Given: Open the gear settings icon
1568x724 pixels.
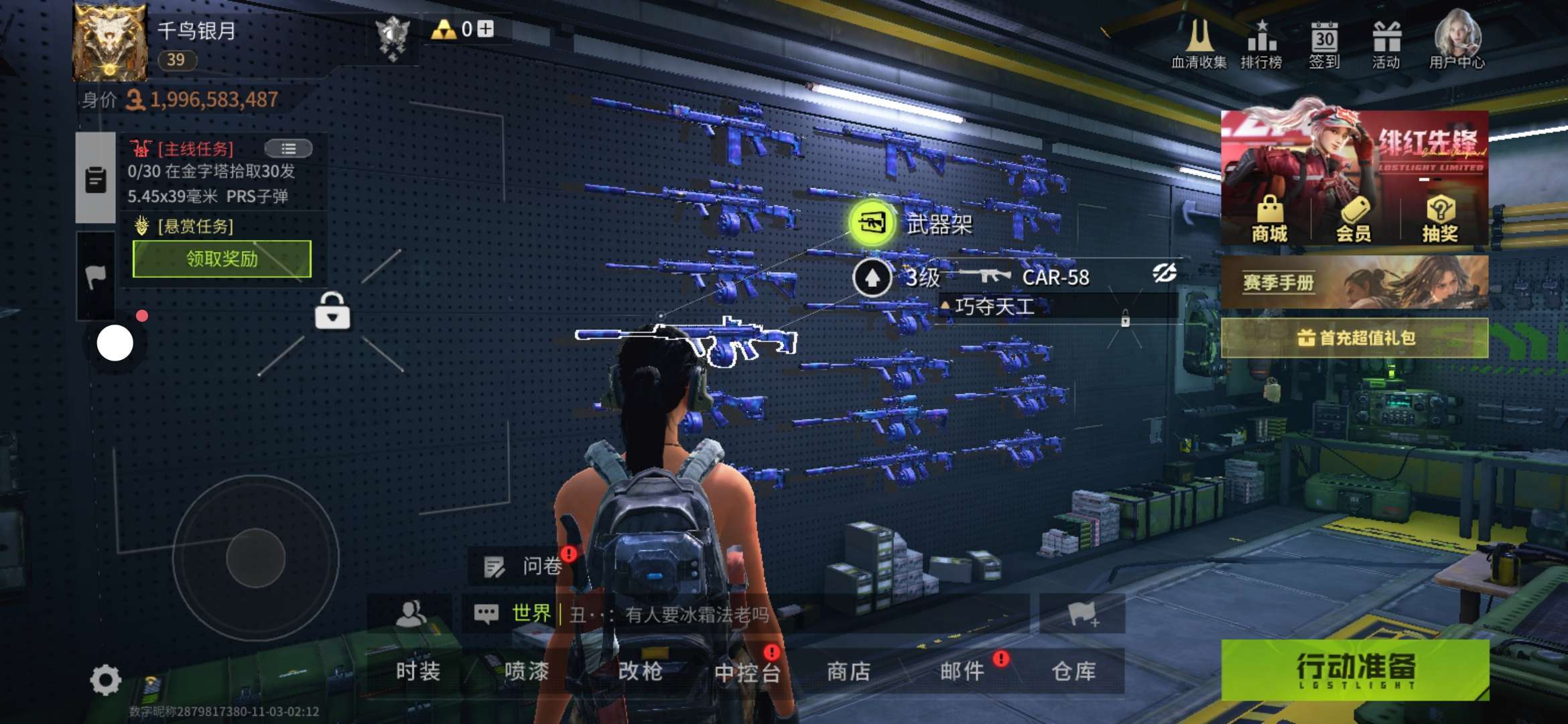Looking at the screenshot, I should tap(105, 680).
